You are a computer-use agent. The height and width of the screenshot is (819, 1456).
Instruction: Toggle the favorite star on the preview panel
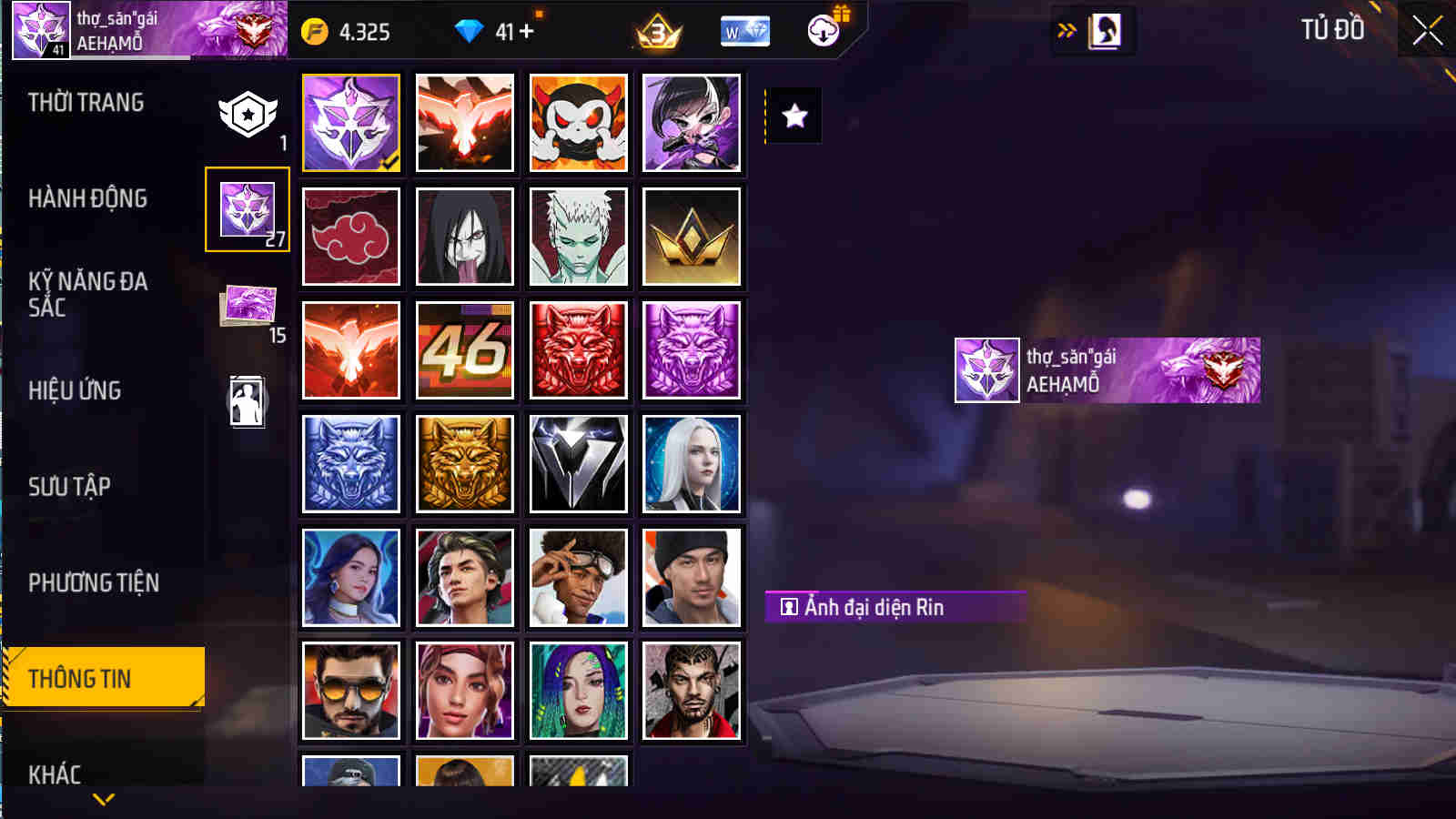pos(795,116)
